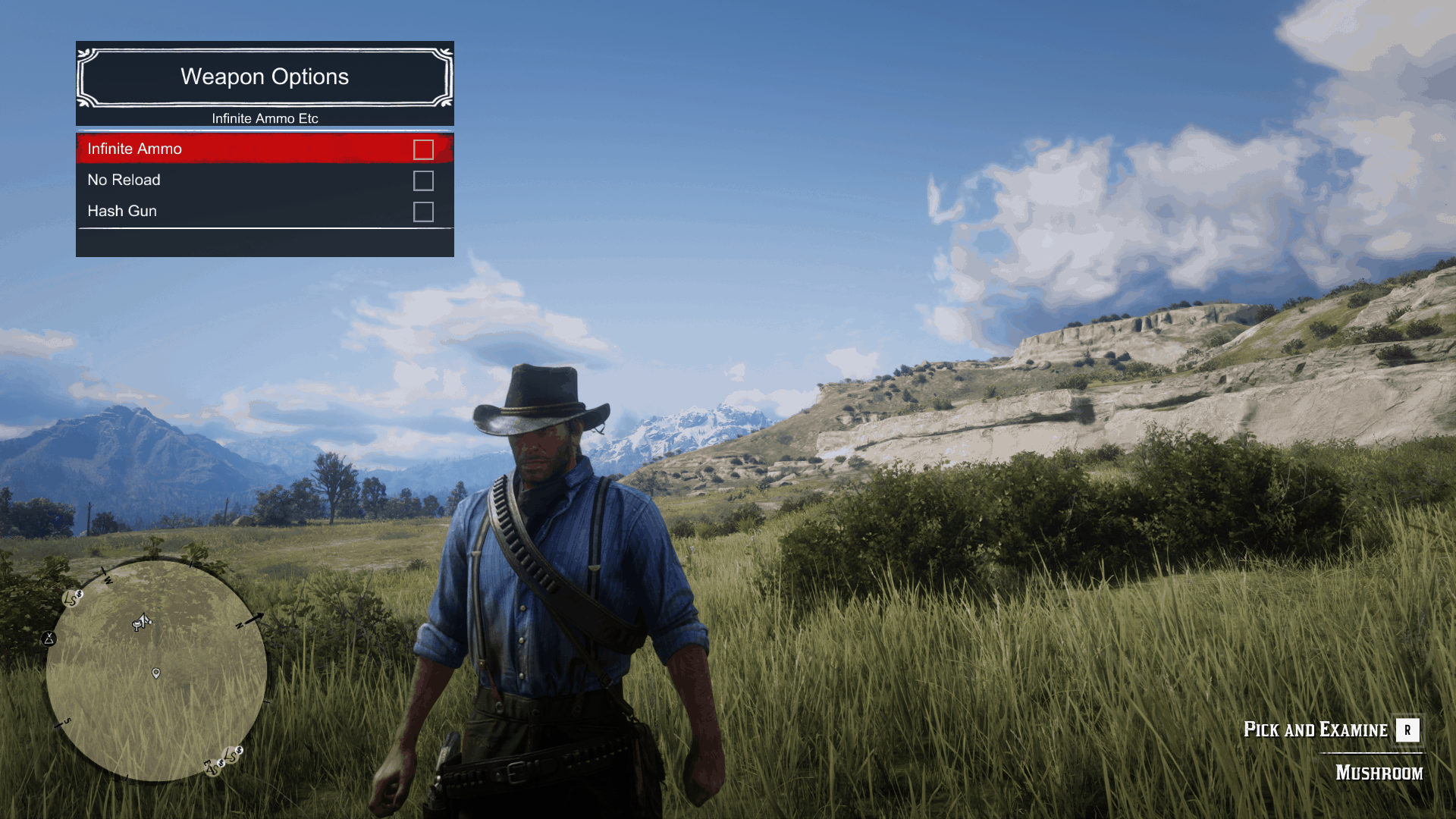Toggle the Hash Gun checkbox
The height and width of the screenshot is (819, 1456).
(x=423, y=212)
